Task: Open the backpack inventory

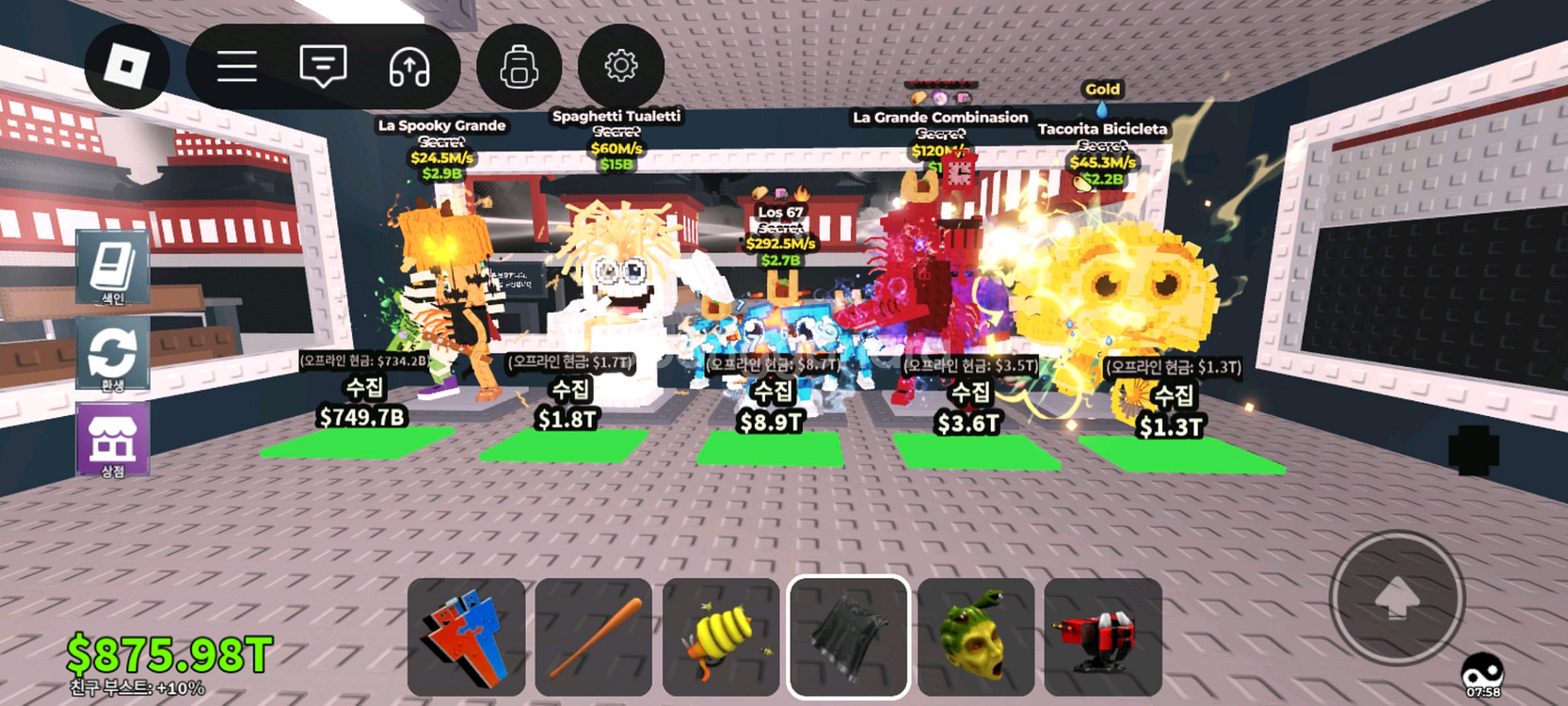Action: (519, 67)
